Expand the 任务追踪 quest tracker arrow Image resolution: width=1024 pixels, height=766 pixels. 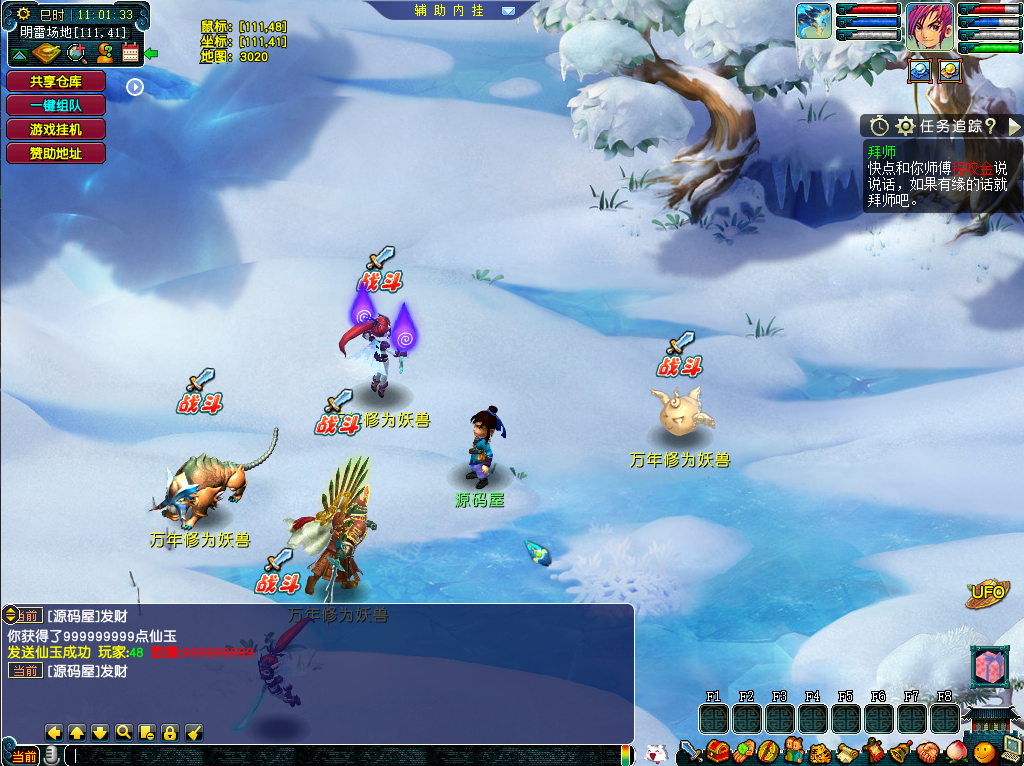[1014, 126]
